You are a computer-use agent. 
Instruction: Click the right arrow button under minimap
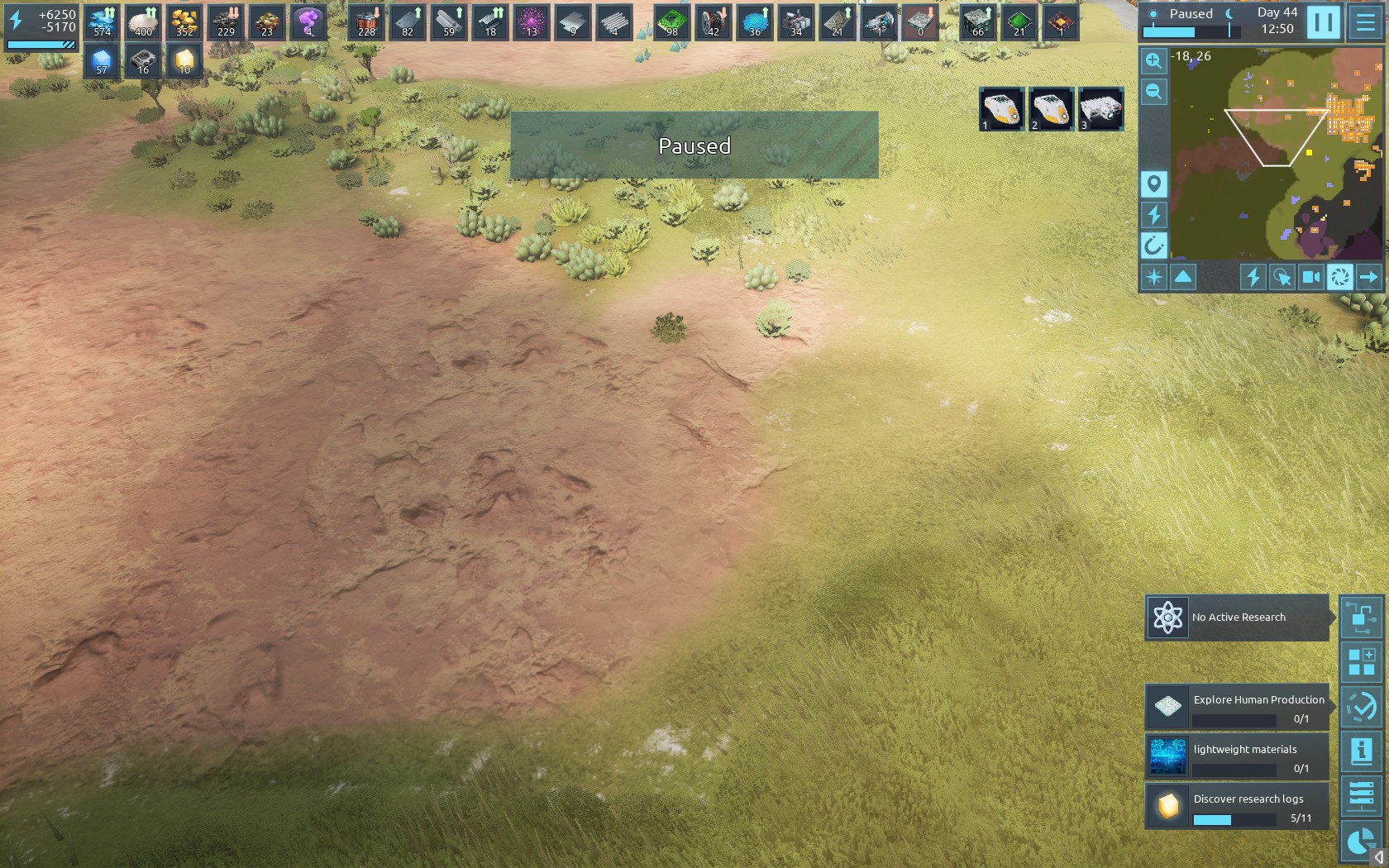click(x=1369, y=277)
